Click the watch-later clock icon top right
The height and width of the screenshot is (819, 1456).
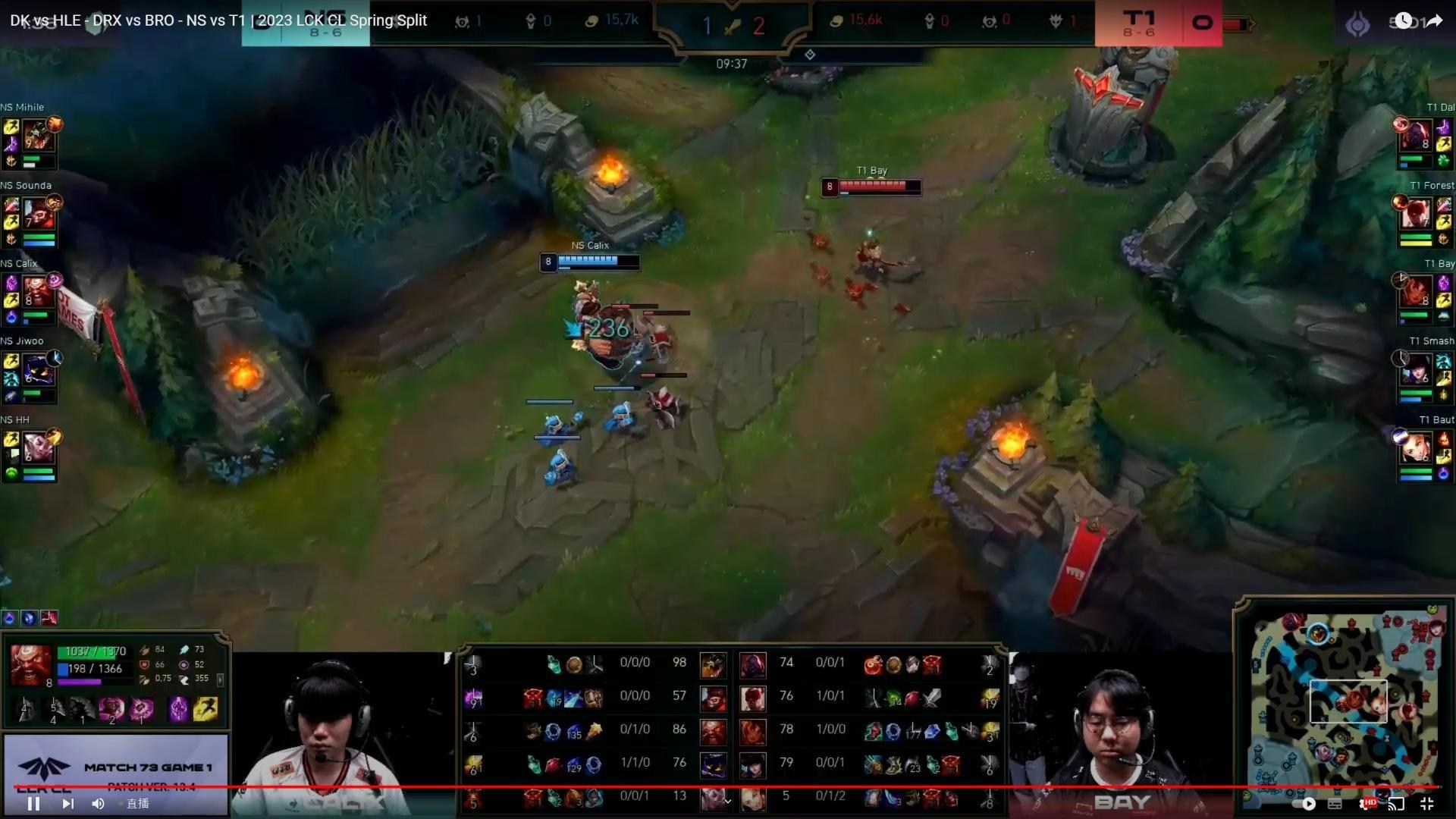(1402, 20)
